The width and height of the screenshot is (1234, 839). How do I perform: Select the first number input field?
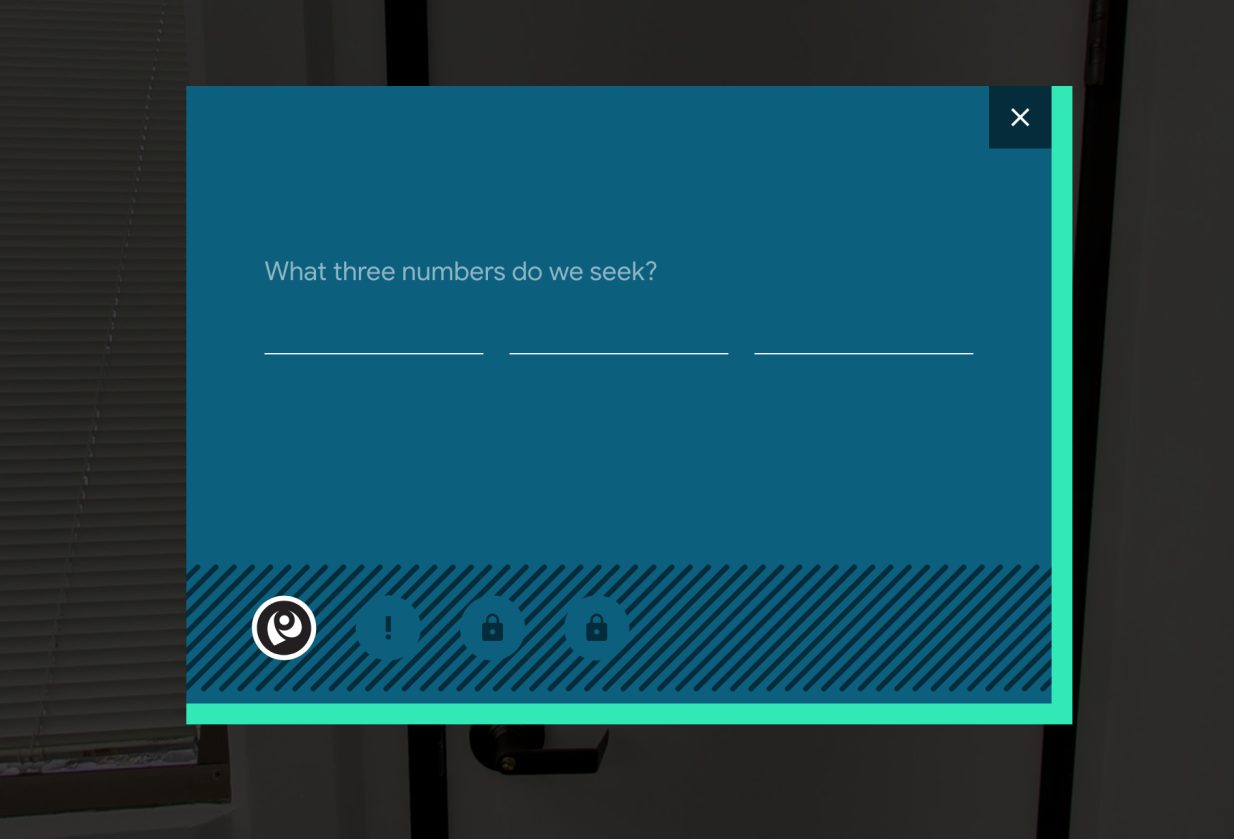pyautogui.click(x=373, y=336)
